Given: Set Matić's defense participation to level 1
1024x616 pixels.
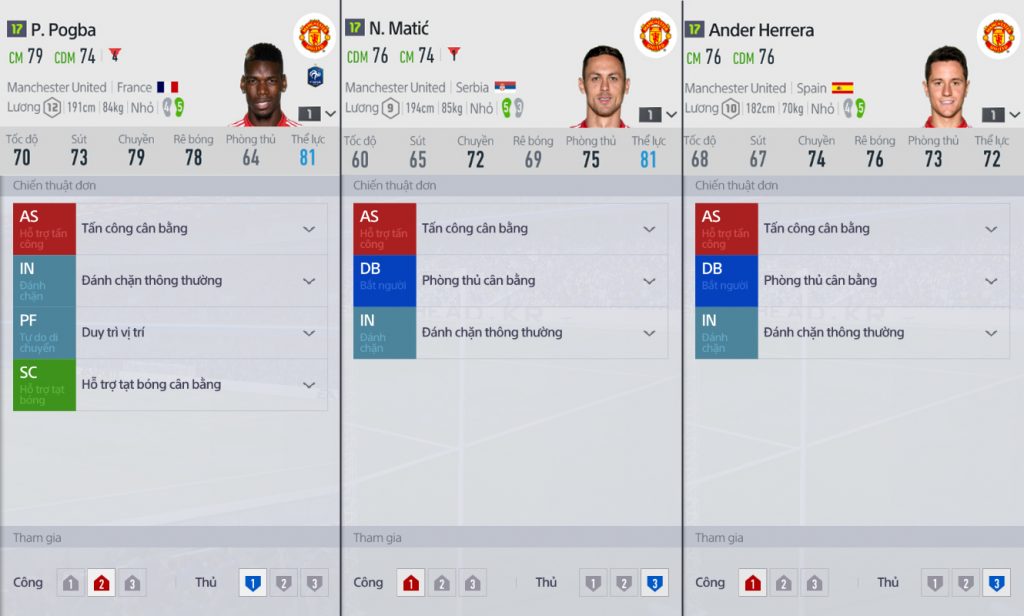Looking at the screenshot, I should (593, 583).
